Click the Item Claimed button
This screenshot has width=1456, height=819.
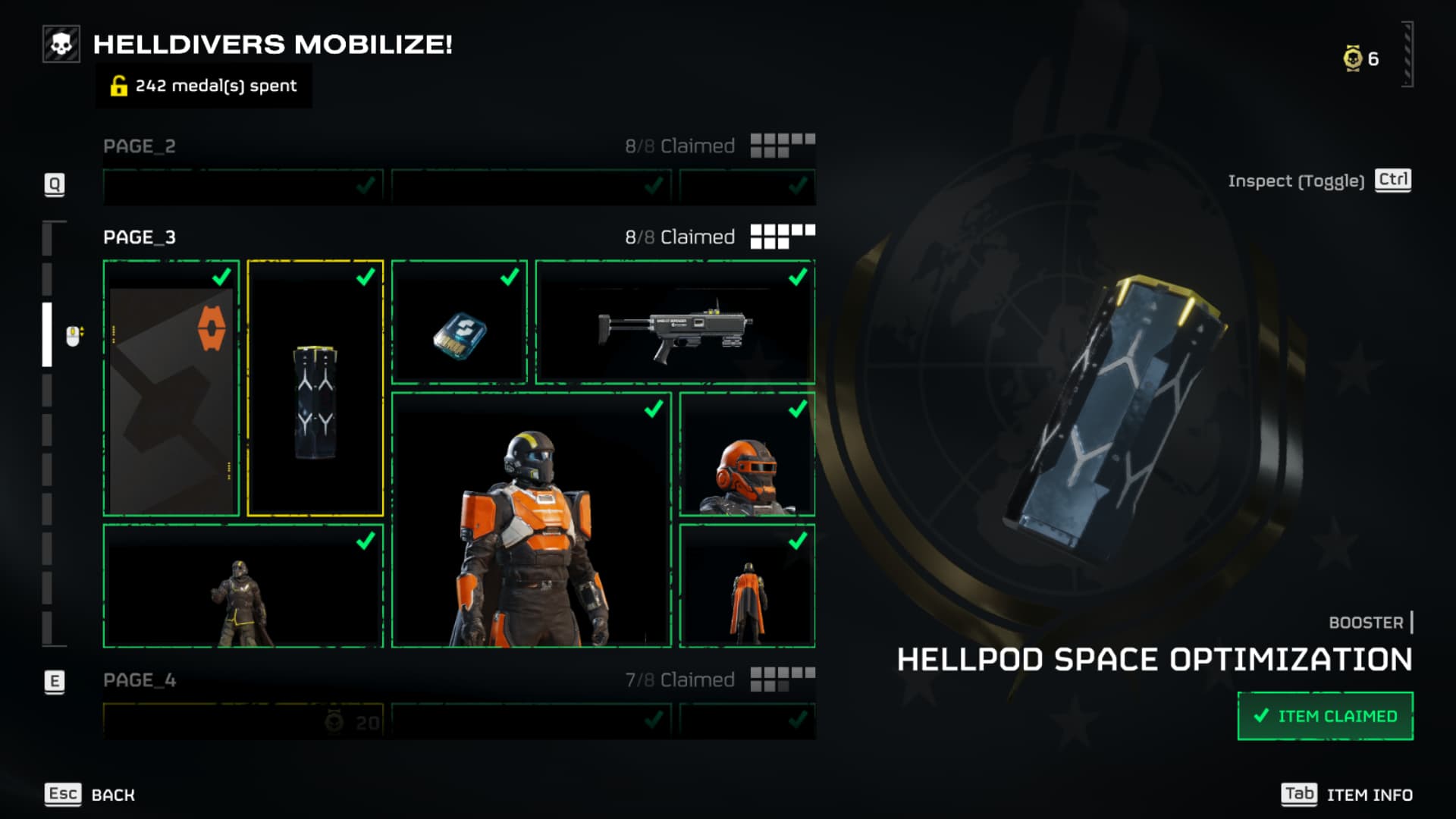pos(1325,716)
